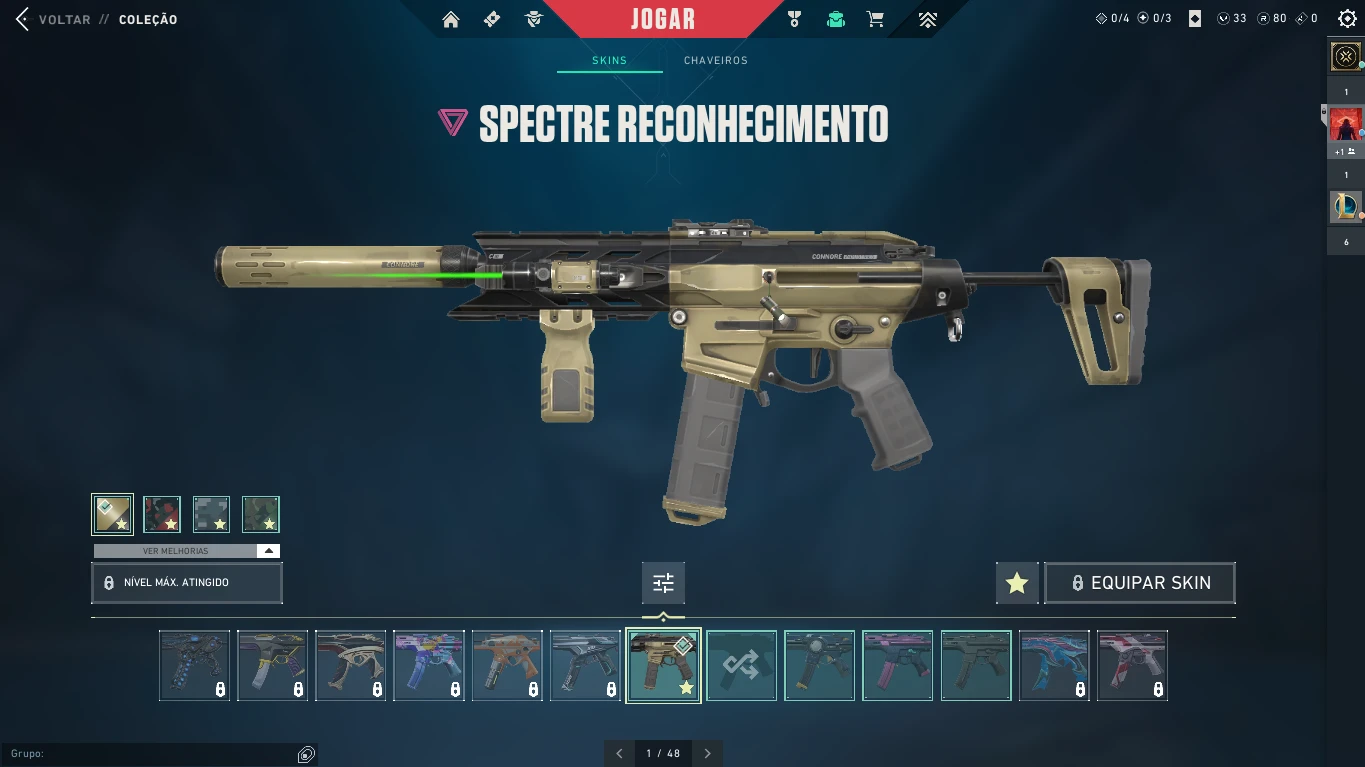Image resolution: width=1365 pixels, height=767 pixels.
Task: Open the Home screen icon
Action: [451, 18]
